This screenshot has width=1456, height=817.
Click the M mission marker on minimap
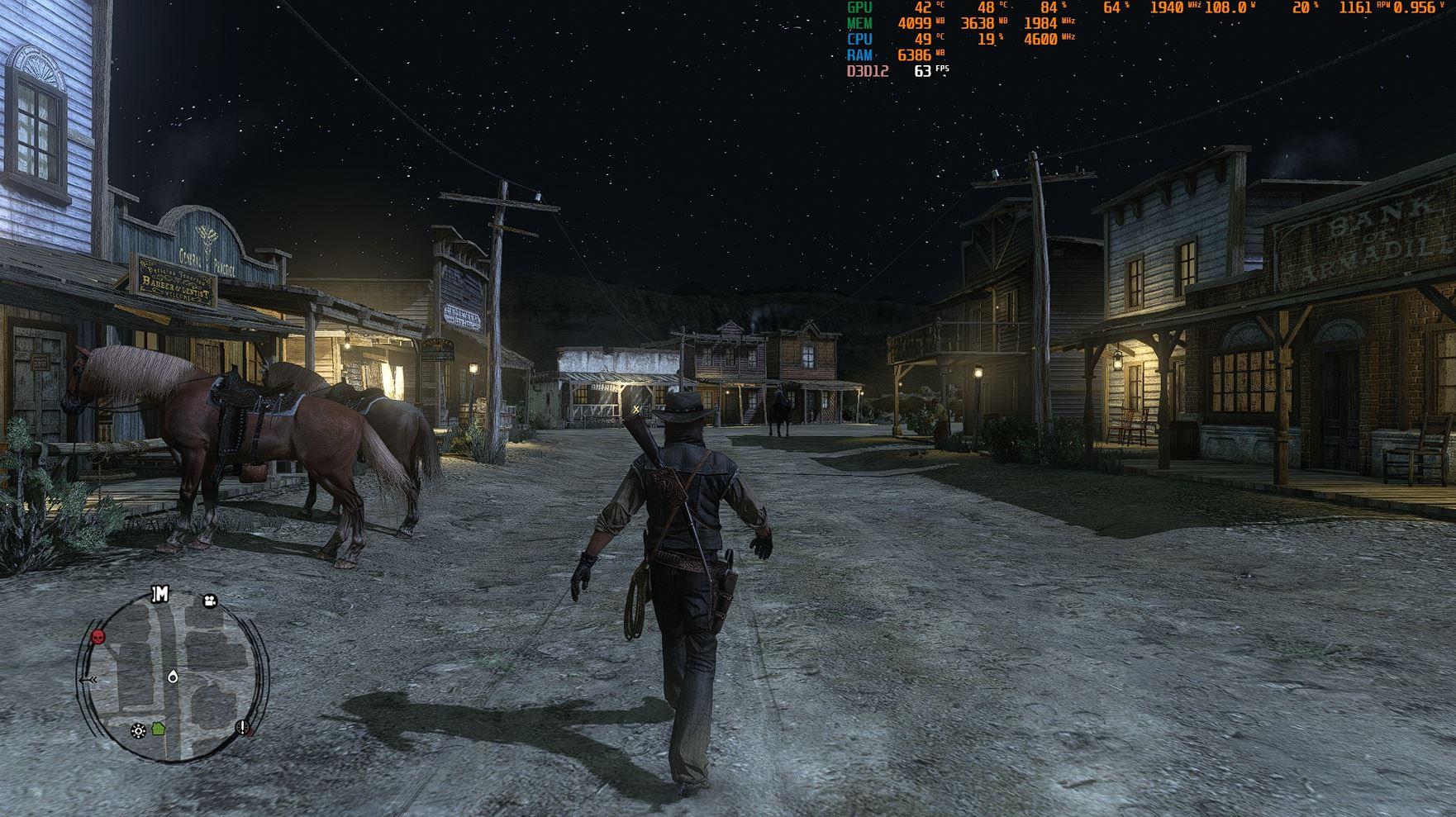[x=160, y=594]
